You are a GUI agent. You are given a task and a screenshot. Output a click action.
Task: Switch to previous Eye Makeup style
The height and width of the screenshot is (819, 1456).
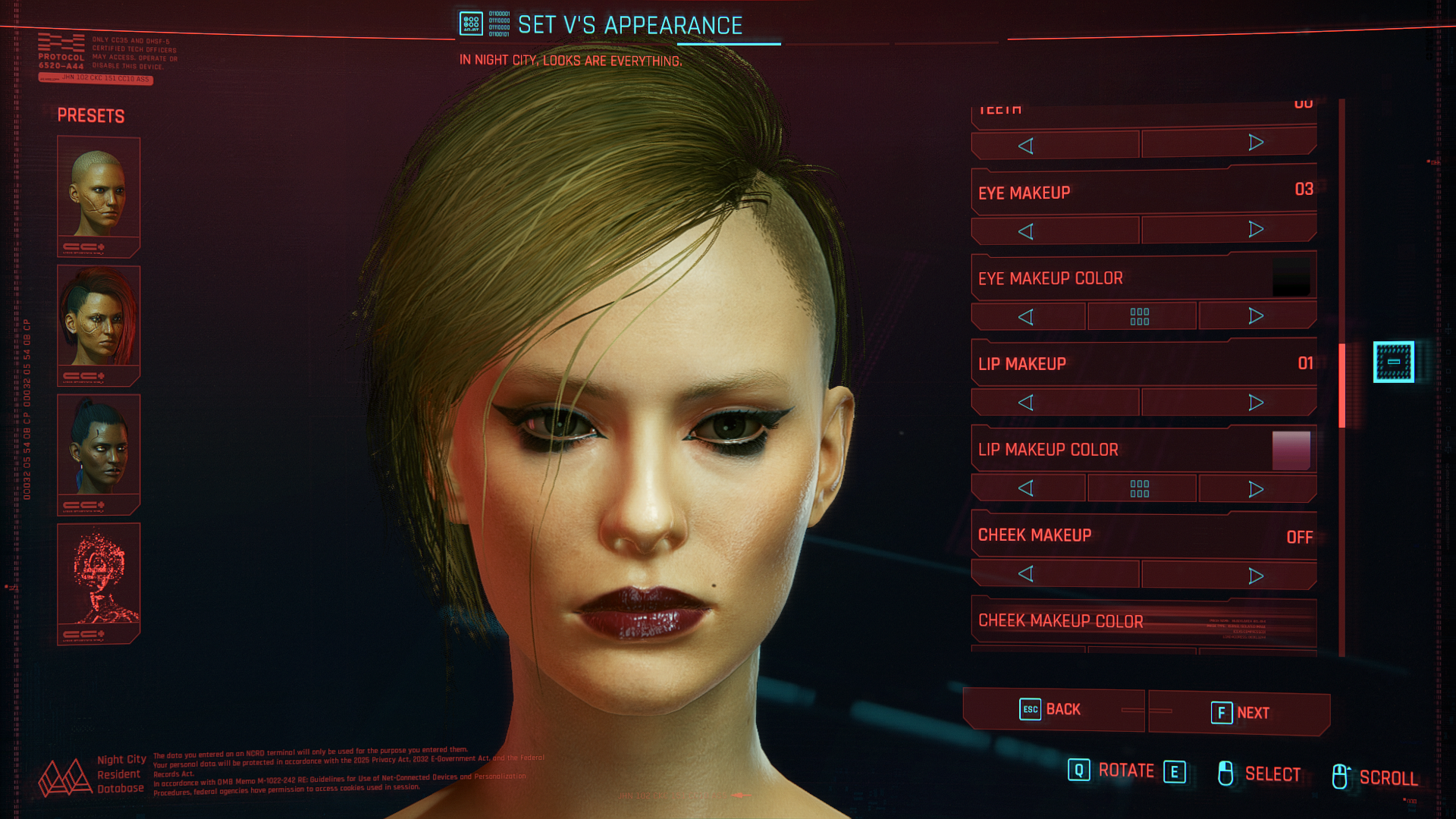pyautogui.click(x=1026, y=231)
